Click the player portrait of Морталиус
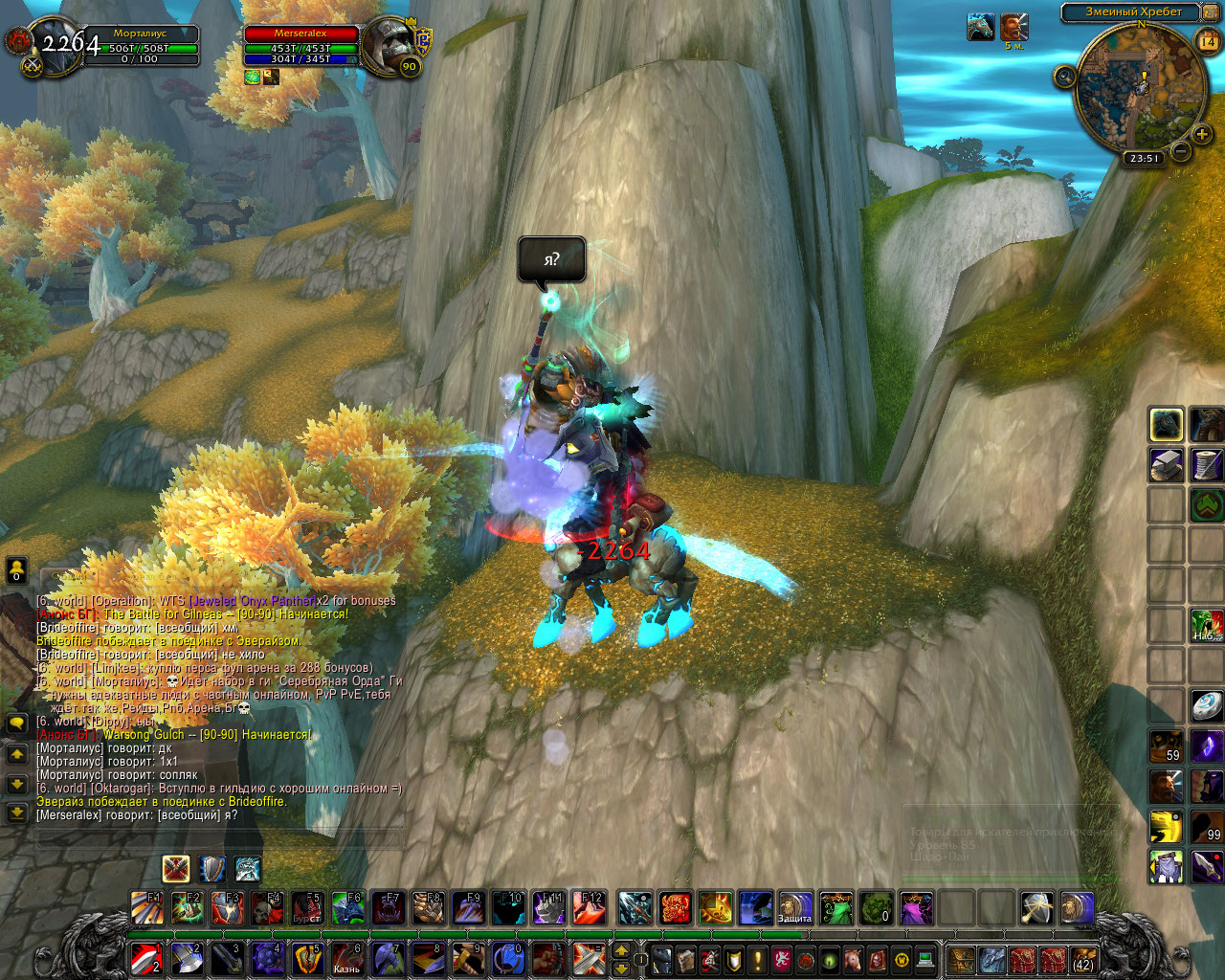Screen dimensions: 1225x980 click(x=57, y=46)
